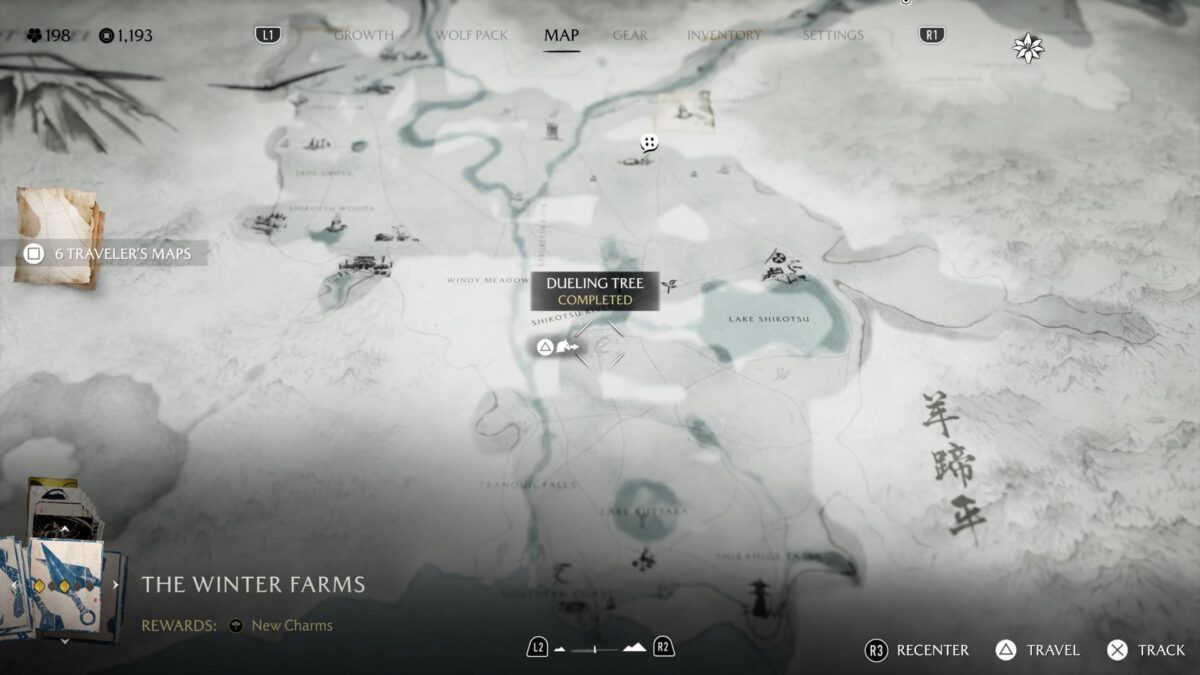Select the crossed swords marker near Lake Shikotsu
Screen dimensions: 1200x675
coord(775,257)
